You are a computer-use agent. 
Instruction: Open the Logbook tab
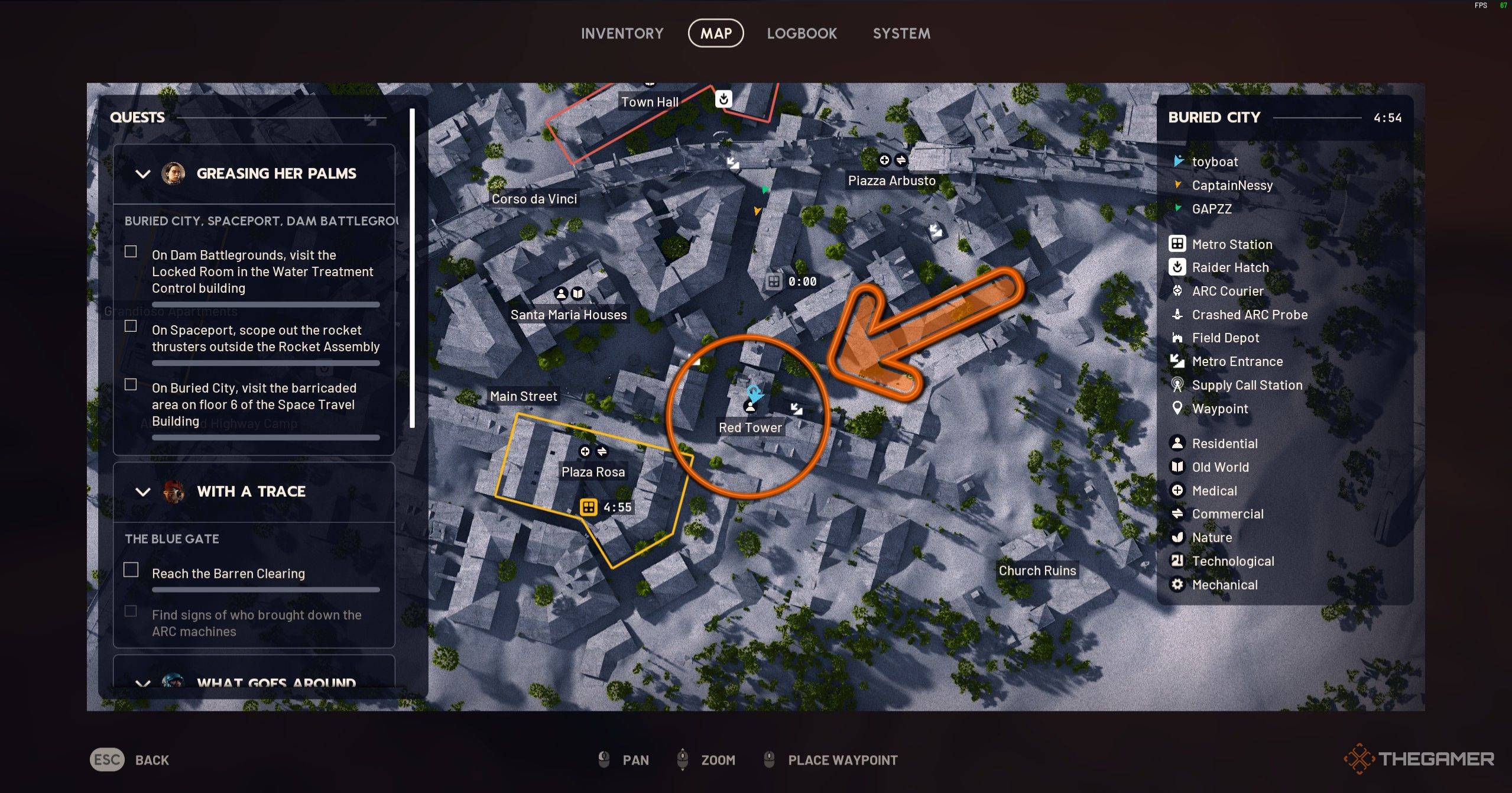pos(802,33)
